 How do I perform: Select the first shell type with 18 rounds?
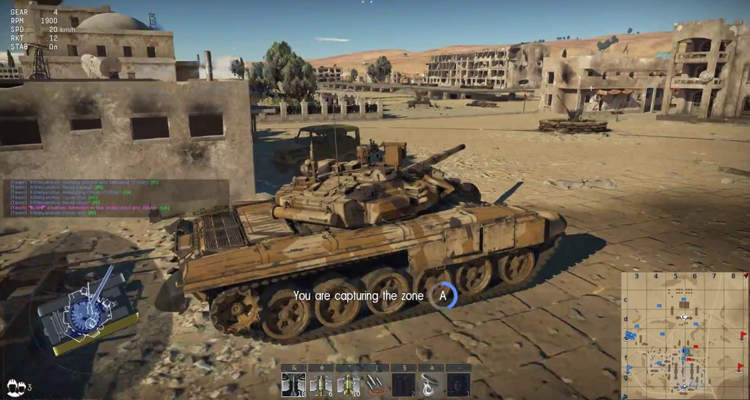pos(294,384)
